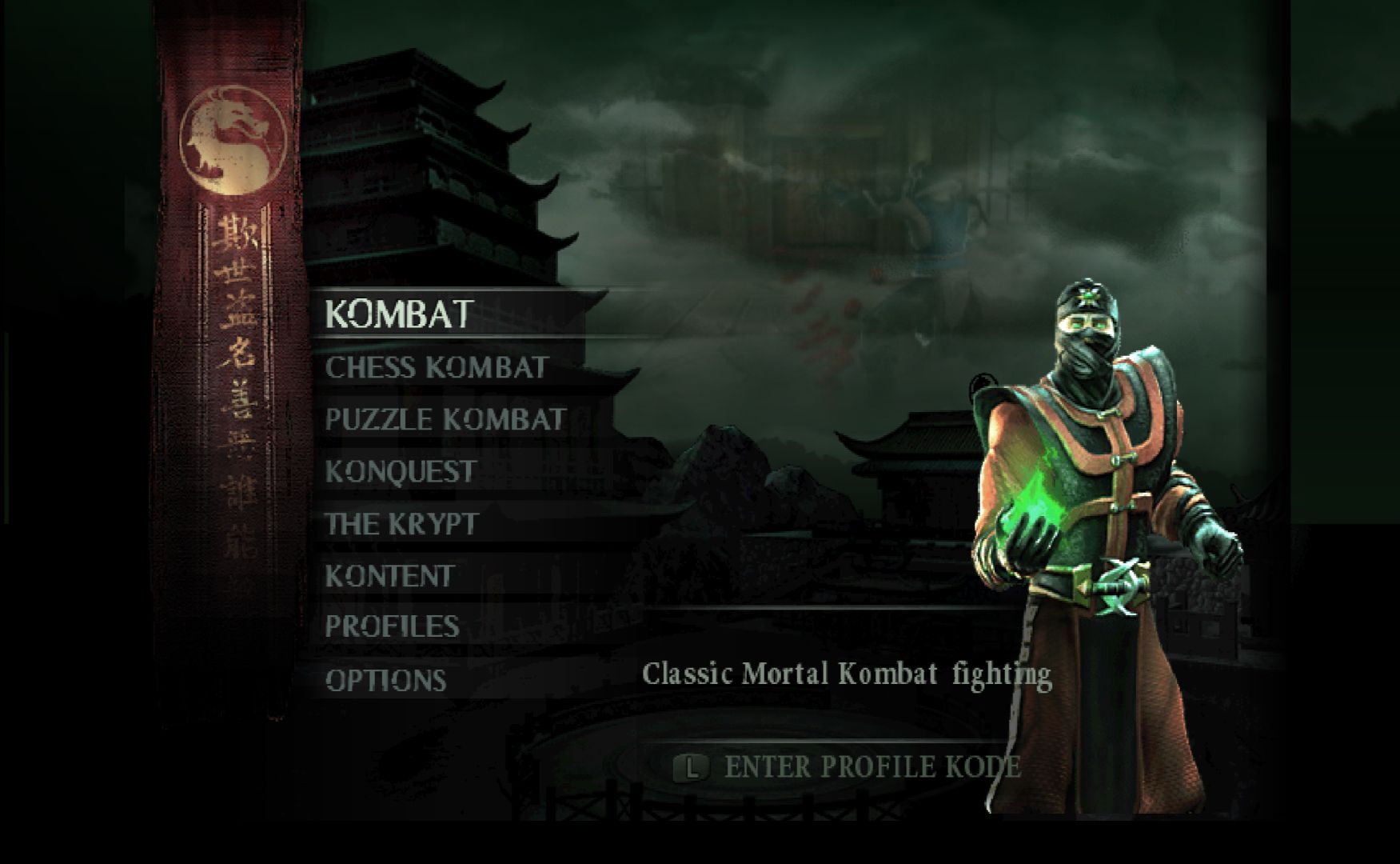Enter The Krypt
This screenshot has width=1400, height=864.
pos(401,524)
